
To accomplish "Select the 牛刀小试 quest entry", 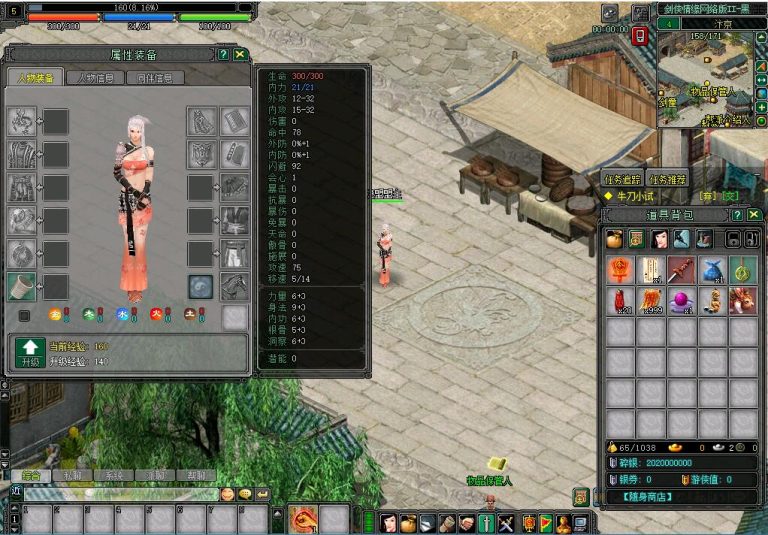I will click(642, 196).
